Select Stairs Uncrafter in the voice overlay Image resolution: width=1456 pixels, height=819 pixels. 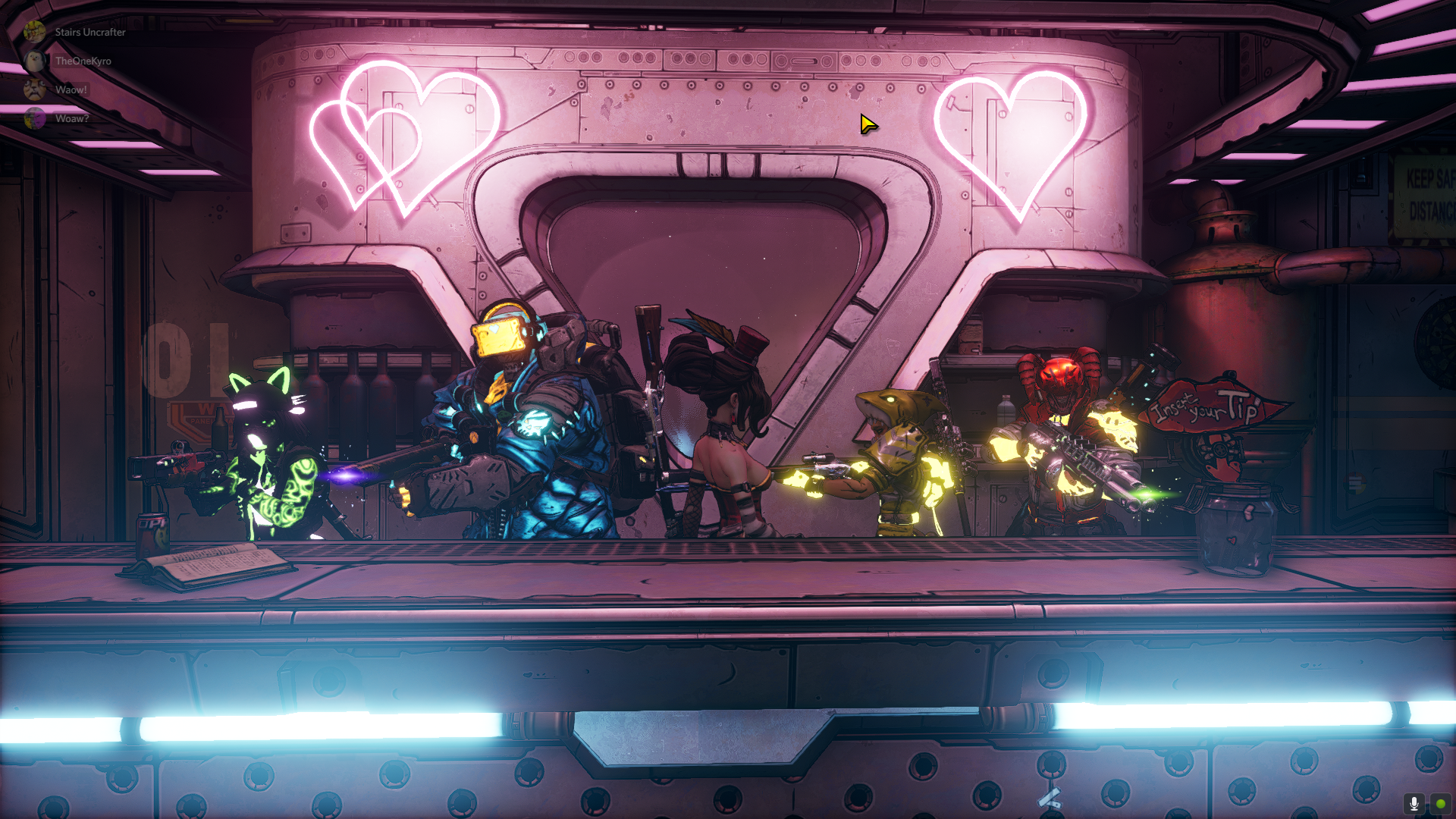coord(89,32)
